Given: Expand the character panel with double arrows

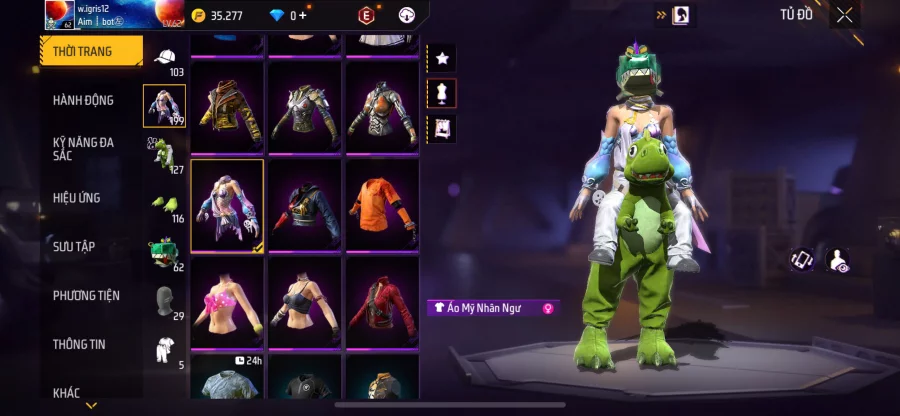Looking at the screenshot, I should click(661, 15).
